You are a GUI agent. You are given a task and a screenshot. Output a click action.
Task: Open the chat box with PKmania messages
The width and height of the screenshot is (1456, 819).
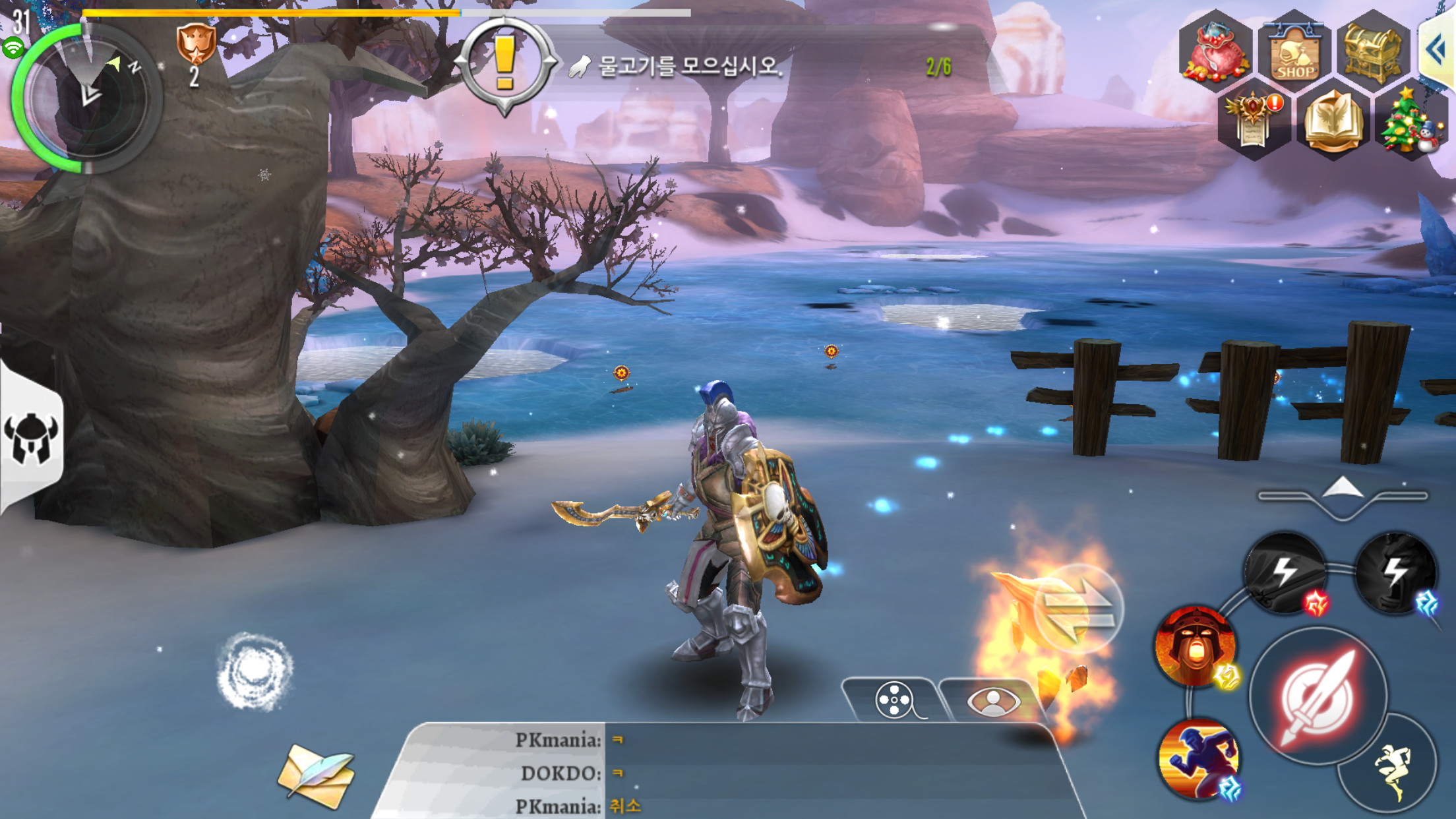pyautogui.click(x=725, y=772)
